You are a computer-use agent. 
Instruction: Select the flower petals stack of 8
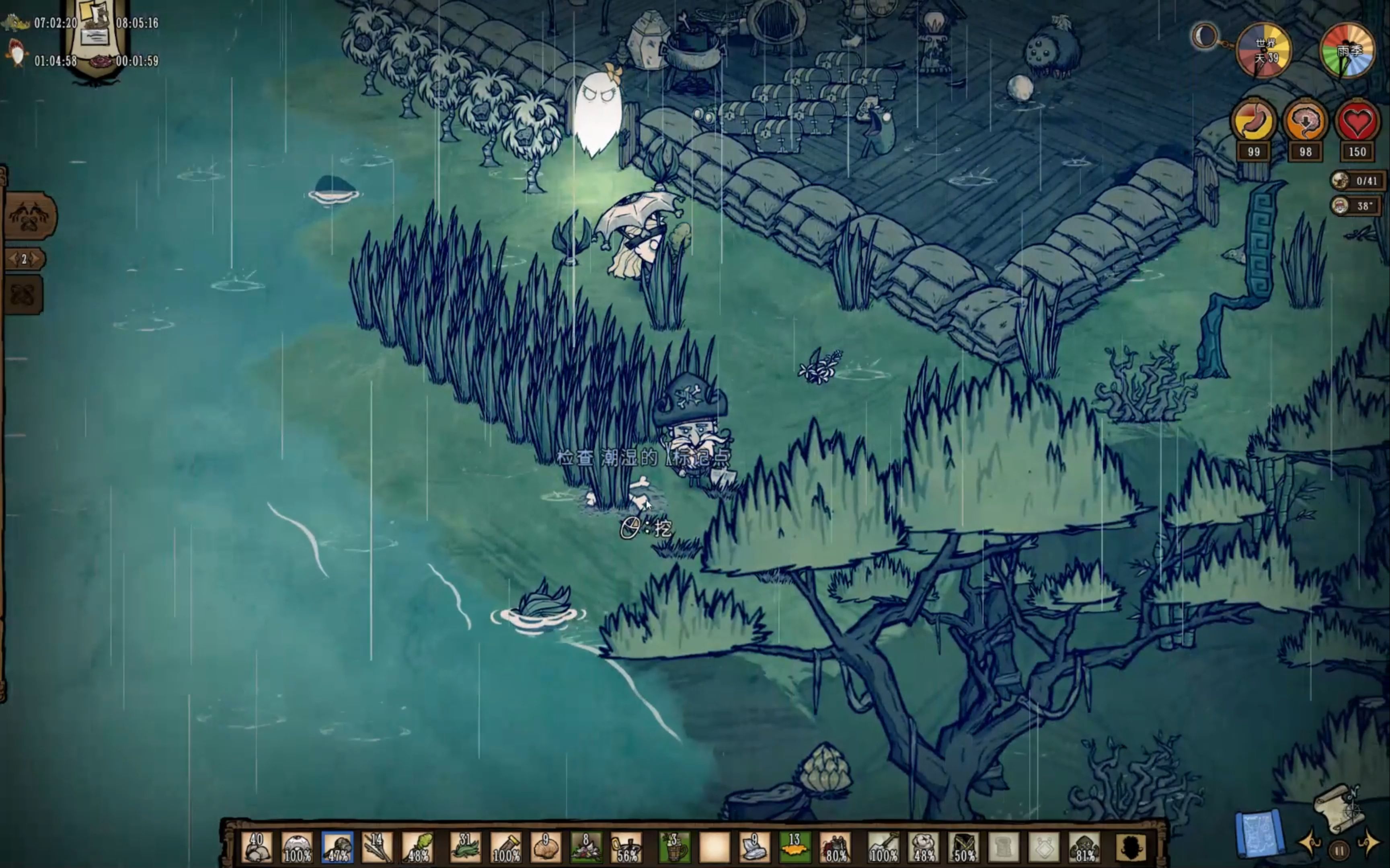coord(586,848)
